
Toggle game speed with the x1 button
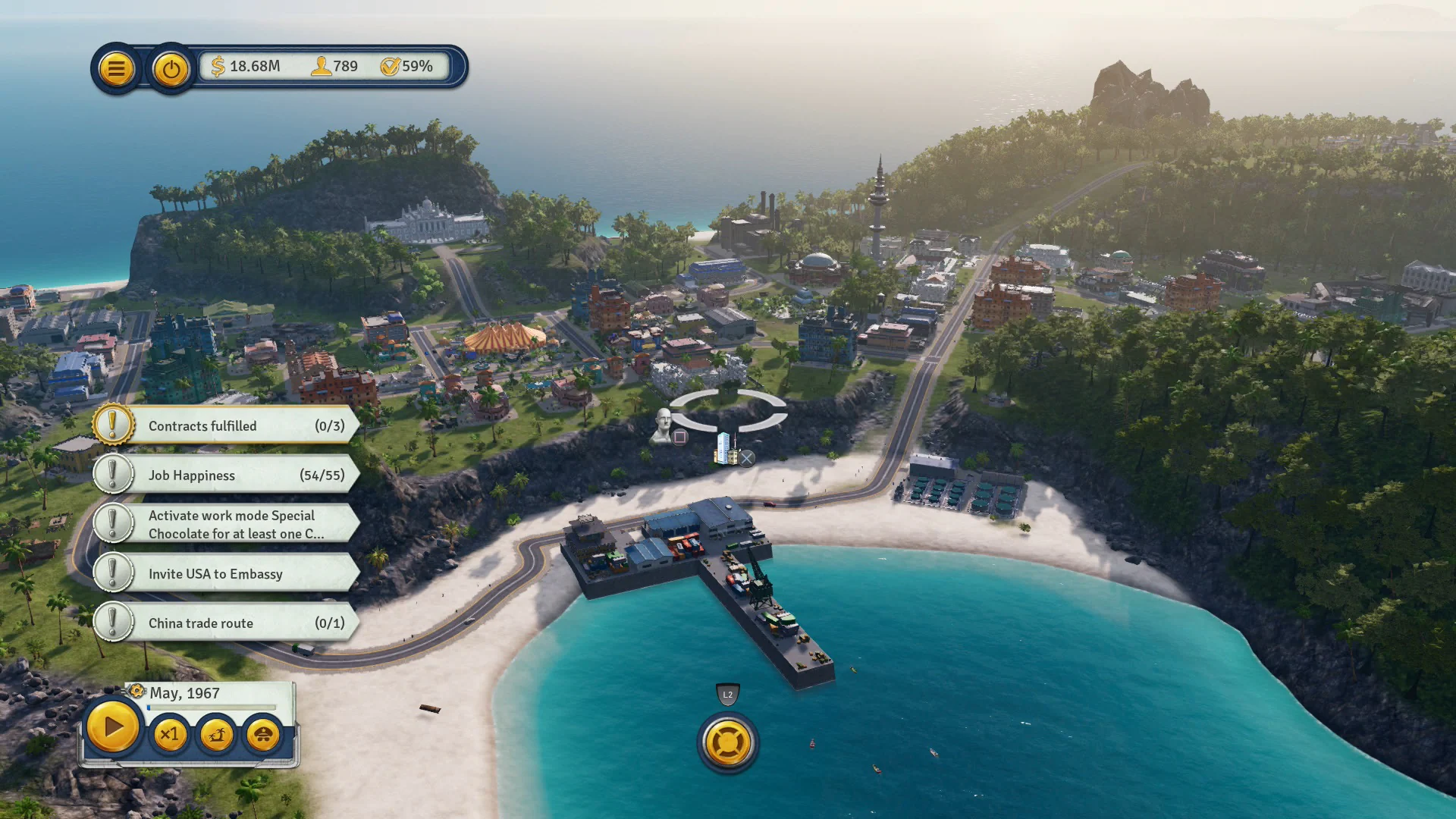[170, 733]
